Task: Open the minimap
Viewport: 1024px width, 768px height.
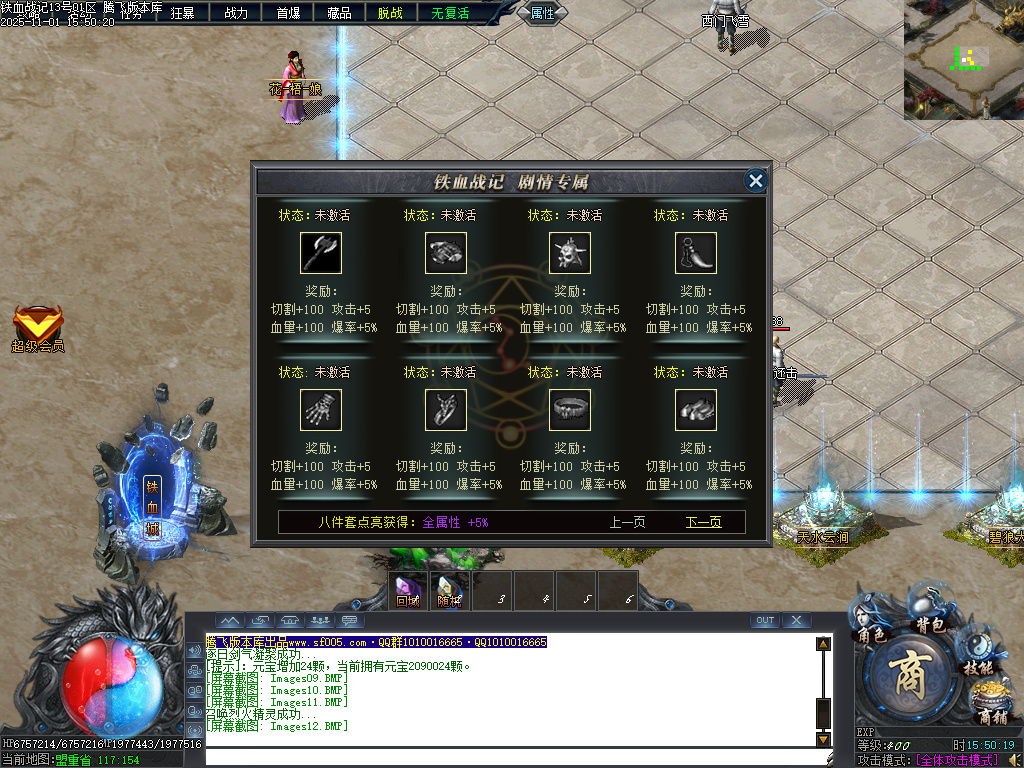Action: (964, 60)
